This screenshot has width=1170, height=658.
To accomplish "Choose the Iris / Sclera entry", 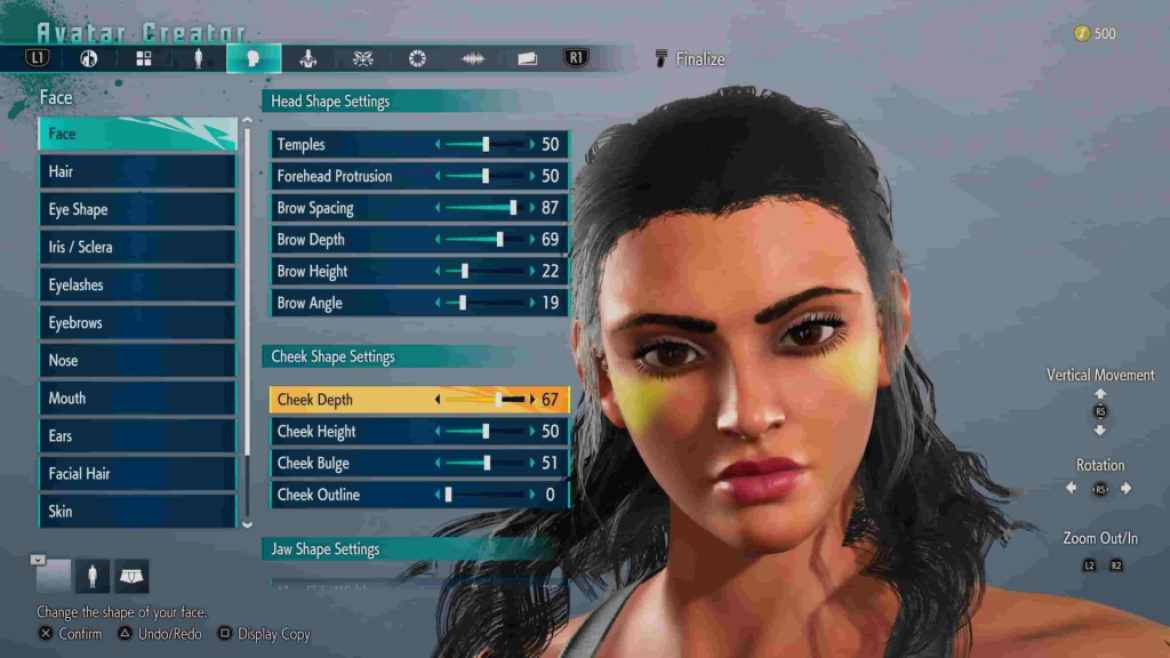I will coord(136,247).
